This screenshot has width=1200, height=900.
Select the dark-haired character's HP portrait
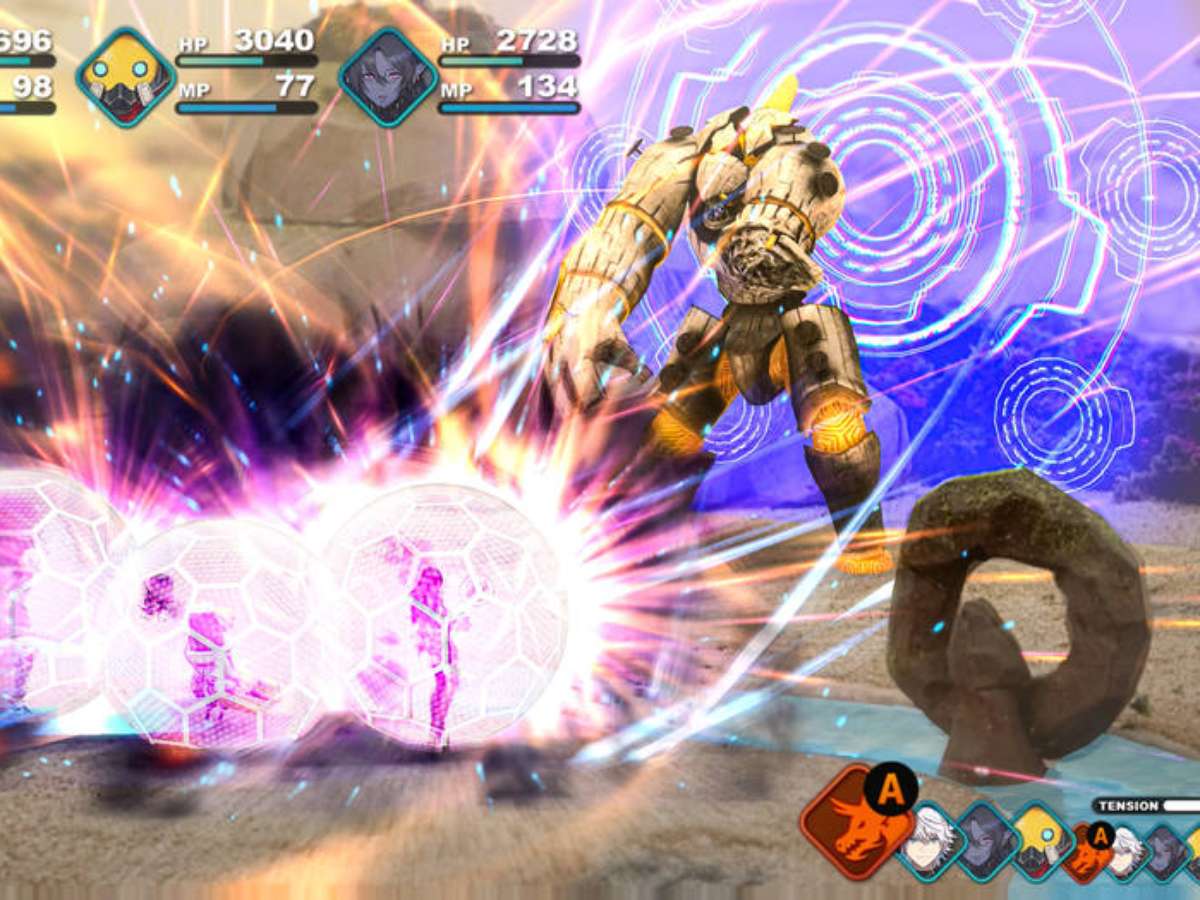[388, 77]
